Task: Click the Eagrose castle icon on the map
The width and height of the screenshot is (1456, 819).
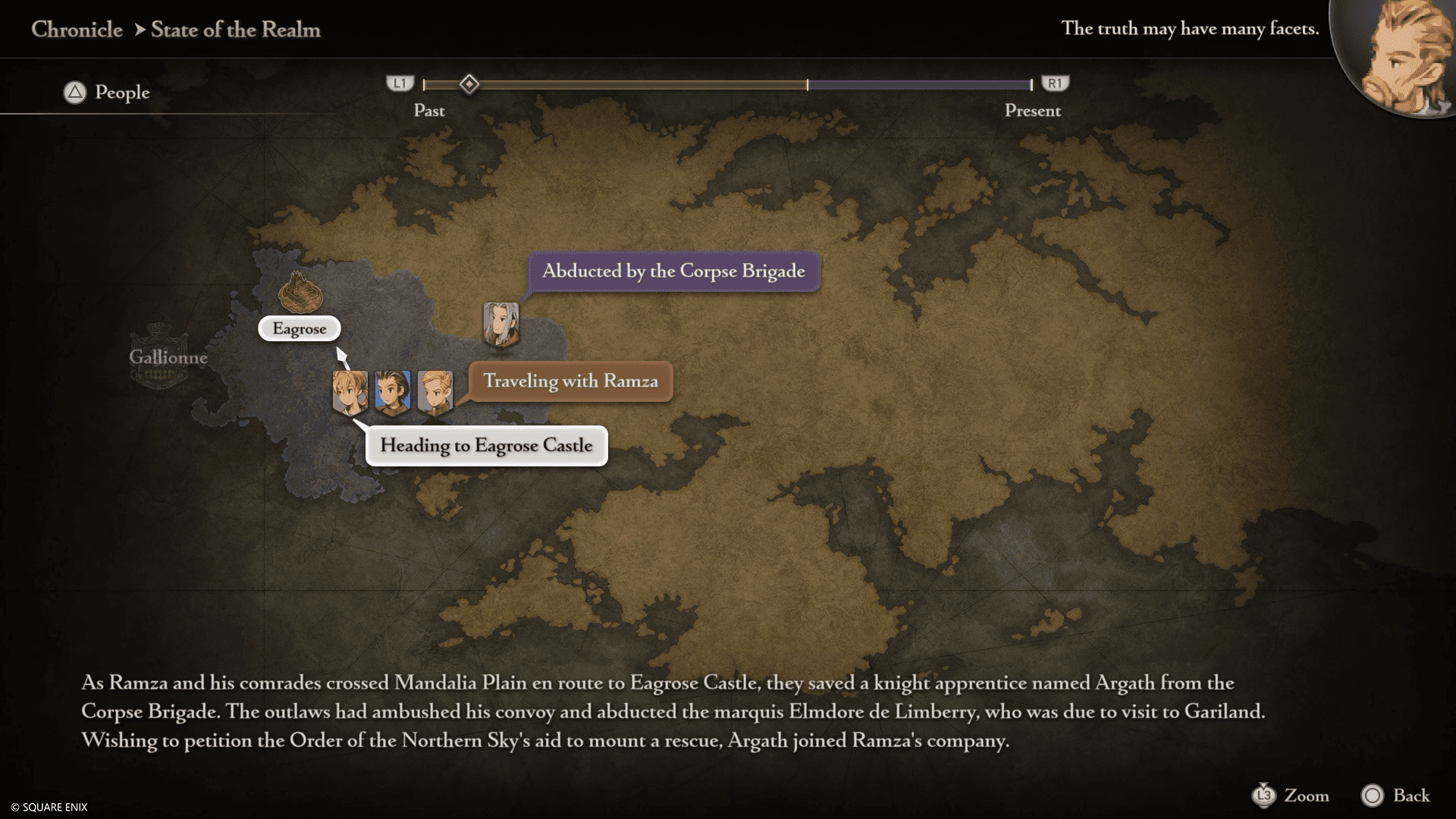Action: [302, 292]
